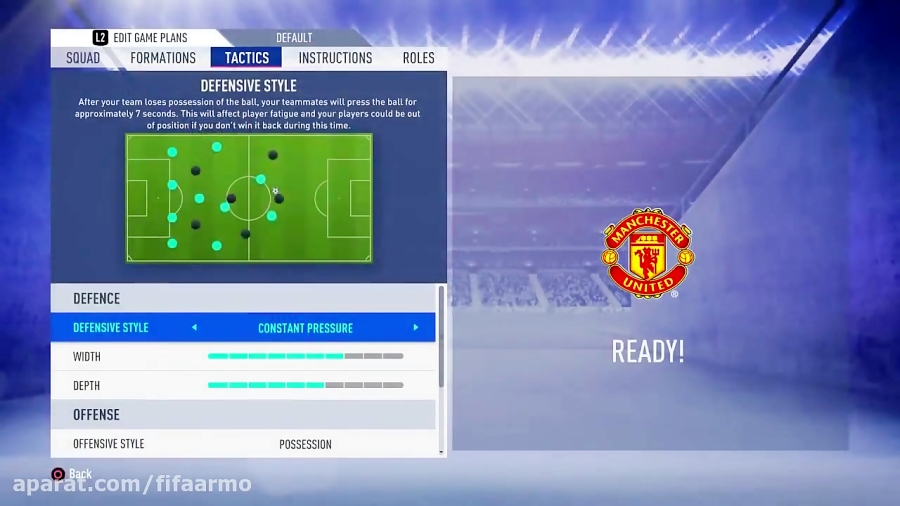Adjust the defensive Depth slider
The image size is (900, 506).
(x=305, y=385)
